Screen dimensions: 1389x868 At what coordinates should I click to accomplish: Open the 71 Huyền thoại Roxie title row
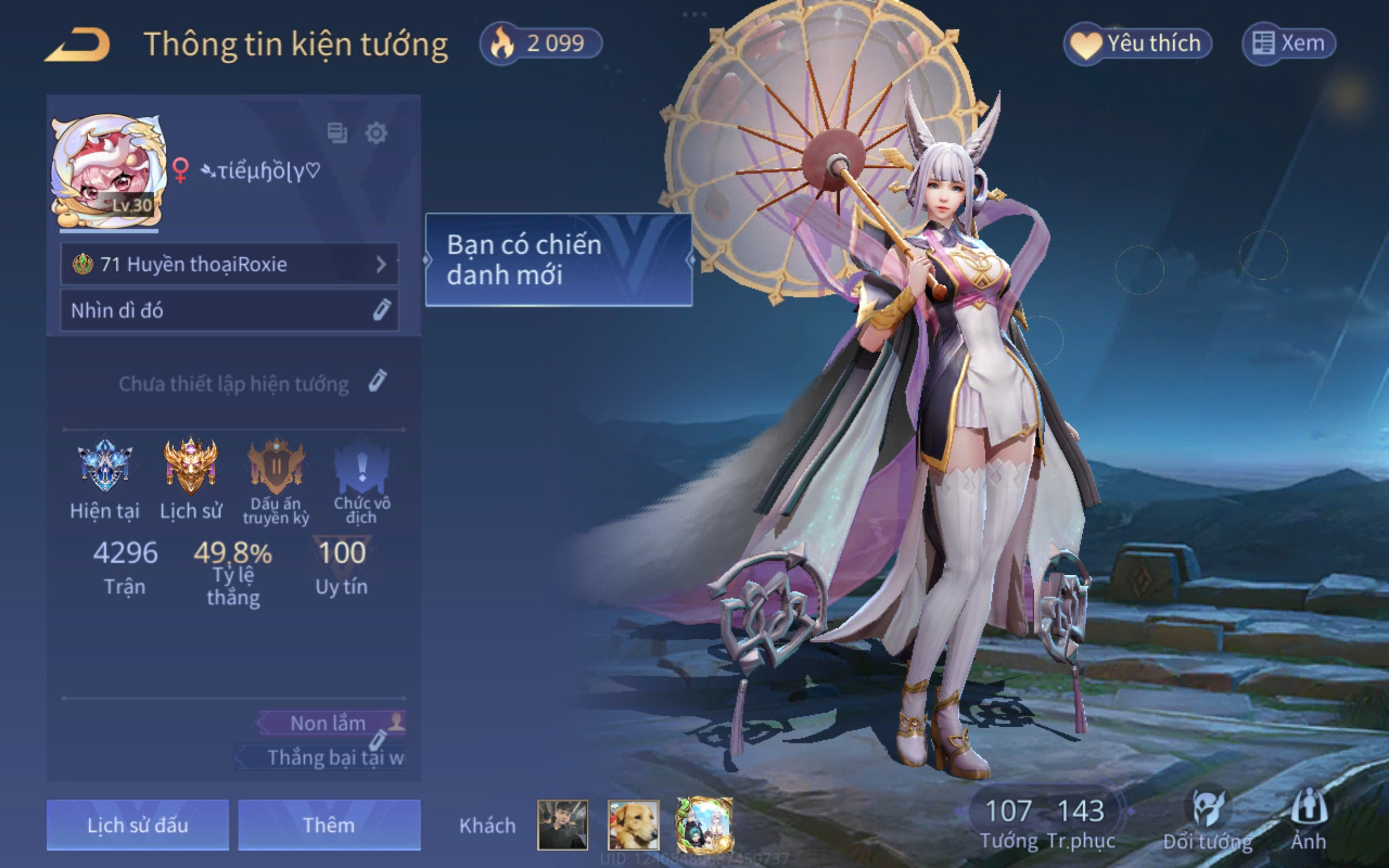[229, 264]
